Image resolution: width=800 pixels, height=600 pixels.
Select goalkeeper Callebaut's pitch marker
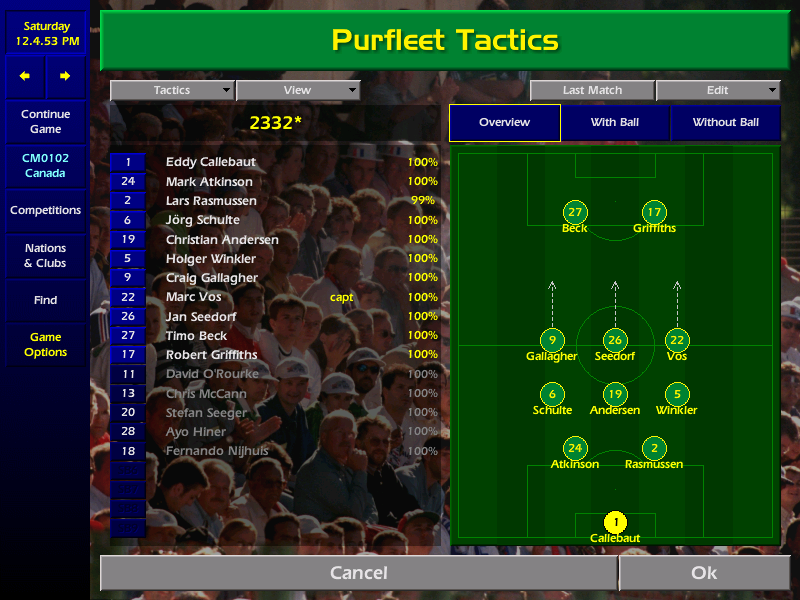pos(615,522)
